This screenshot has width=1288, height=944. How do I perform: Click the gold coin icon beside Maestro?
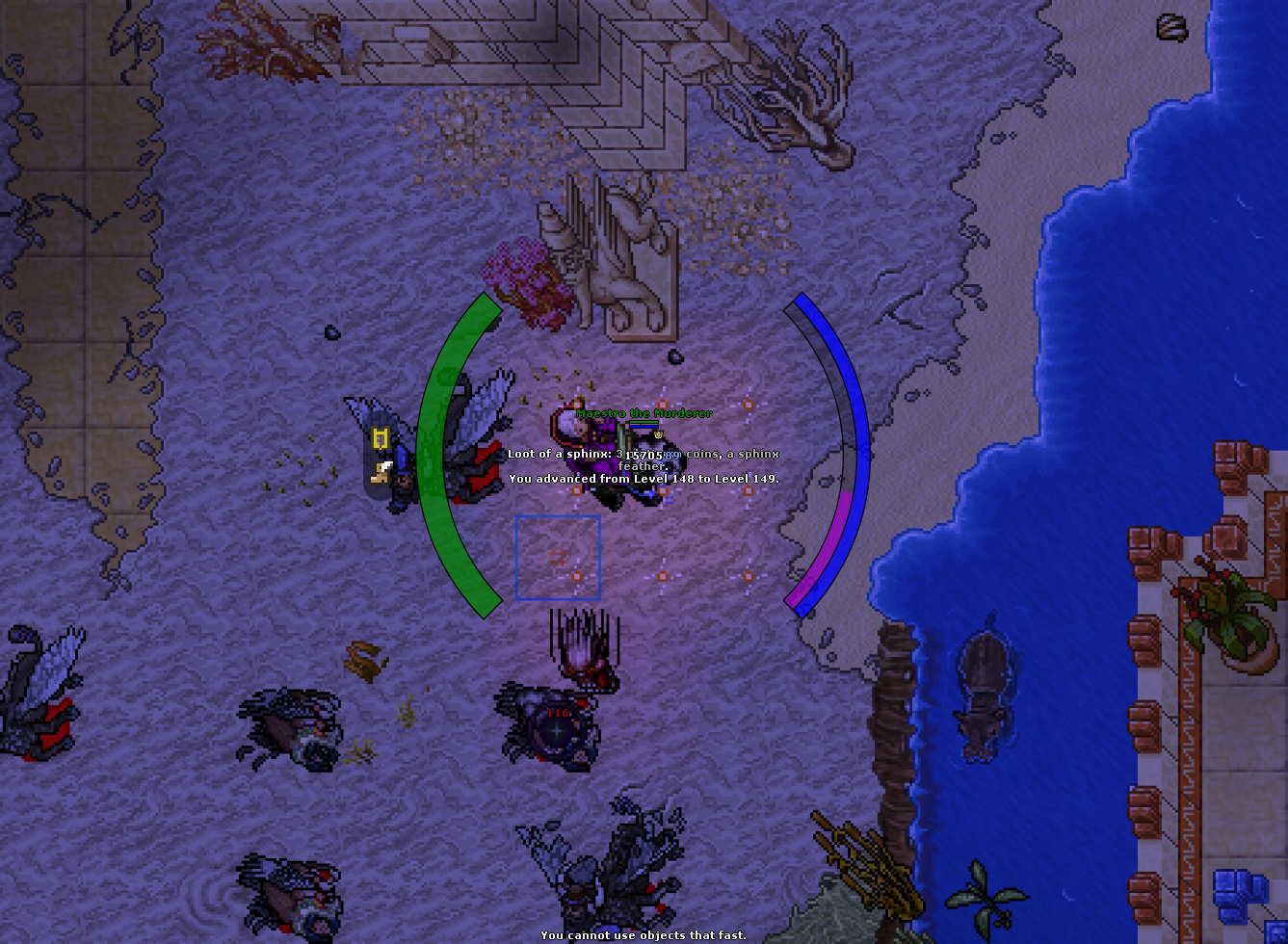click(656, 435)
